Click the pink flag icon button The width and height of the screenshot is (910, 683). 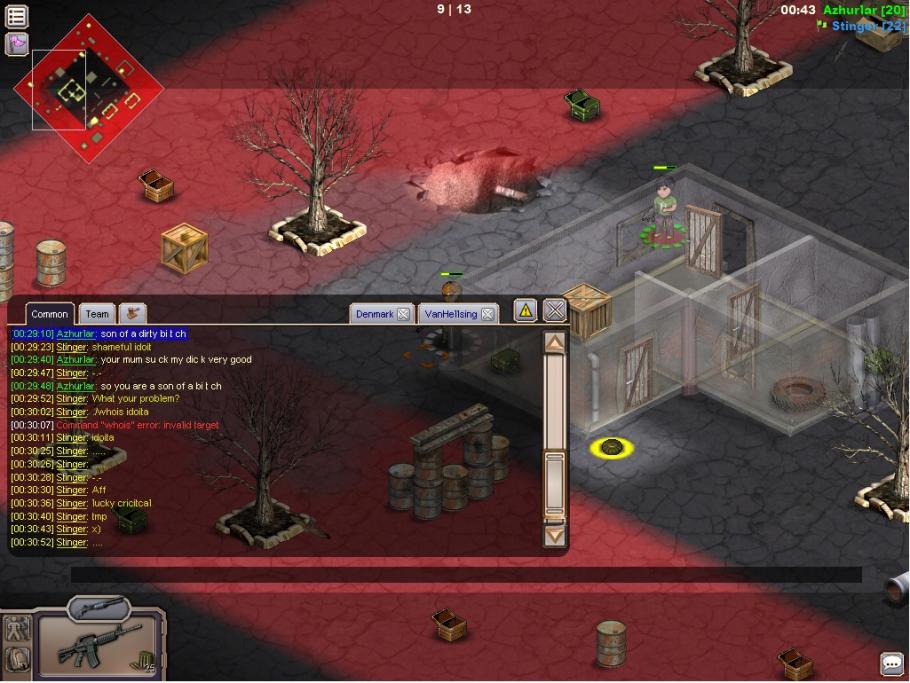pos(17,43)
